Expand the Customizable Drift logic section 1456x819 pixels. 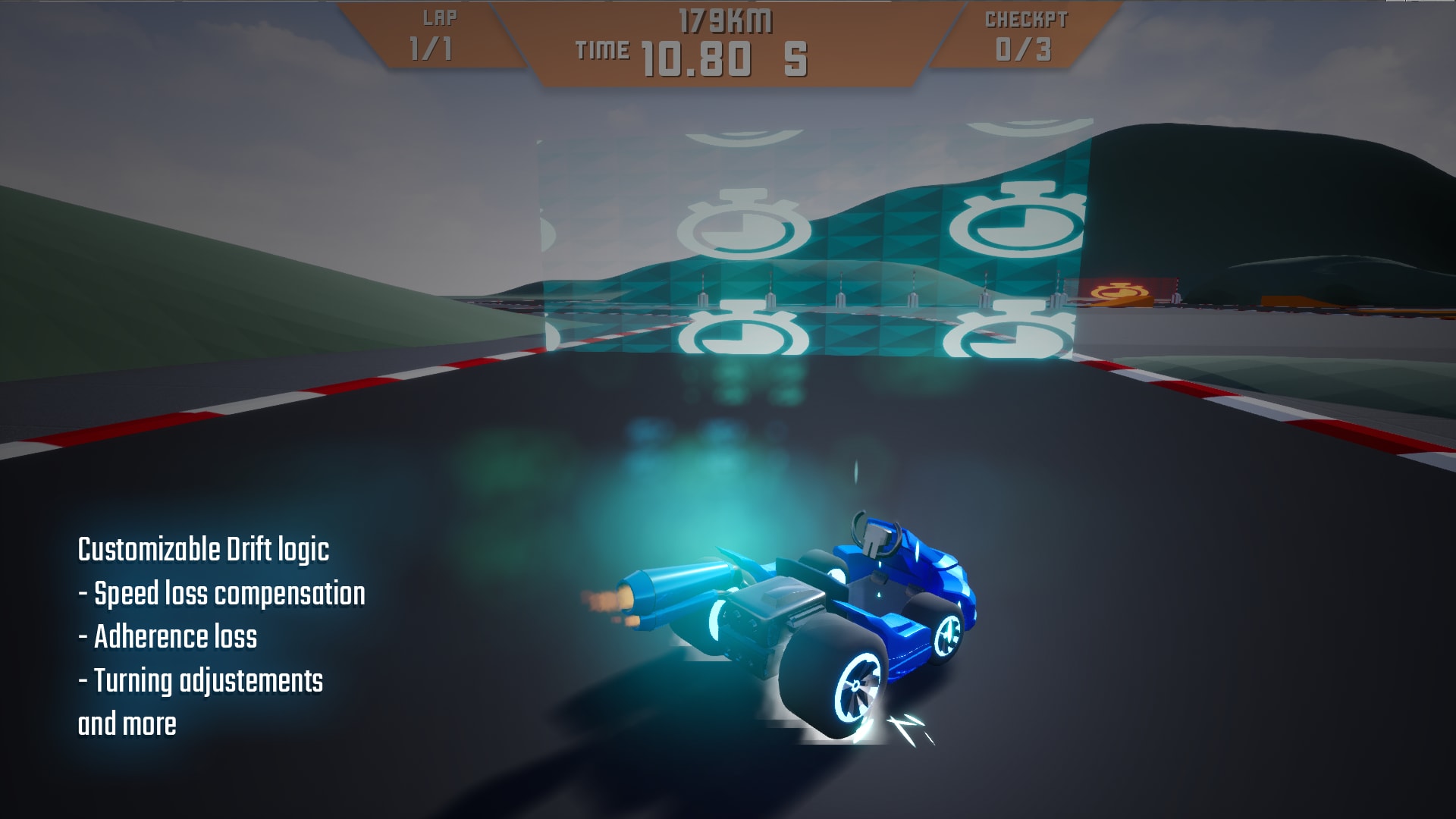(205, 550)
